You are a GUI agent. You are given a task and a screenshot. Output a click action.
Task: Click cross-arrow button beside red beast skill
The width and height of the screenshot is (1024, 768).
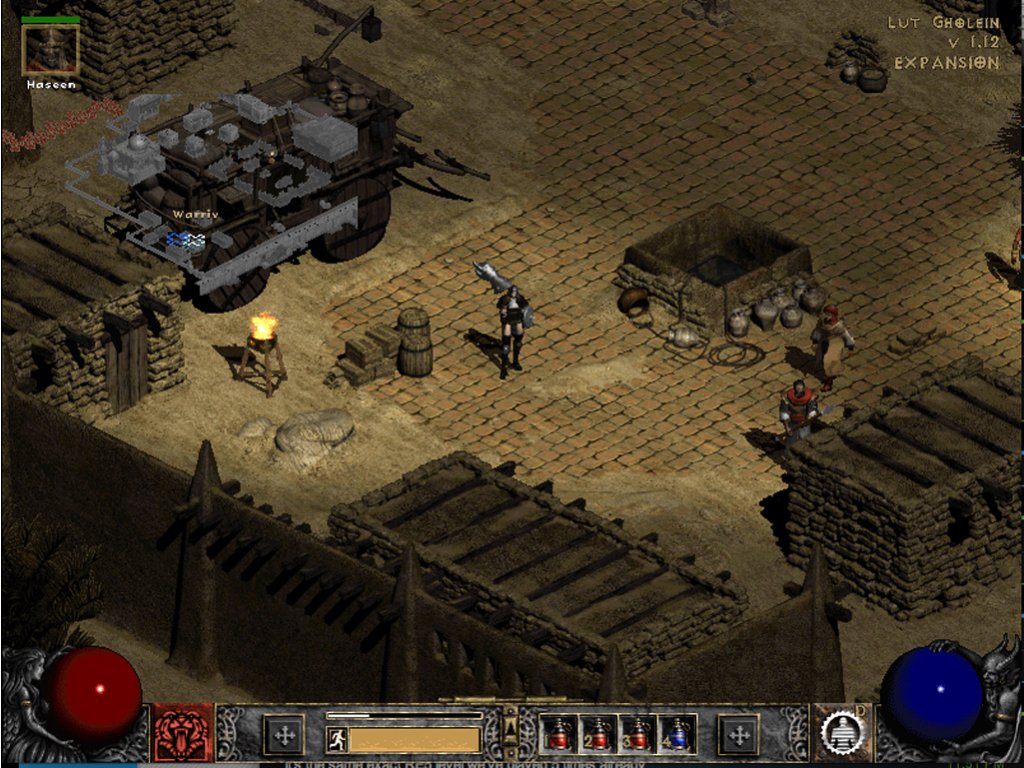[283, 735]
